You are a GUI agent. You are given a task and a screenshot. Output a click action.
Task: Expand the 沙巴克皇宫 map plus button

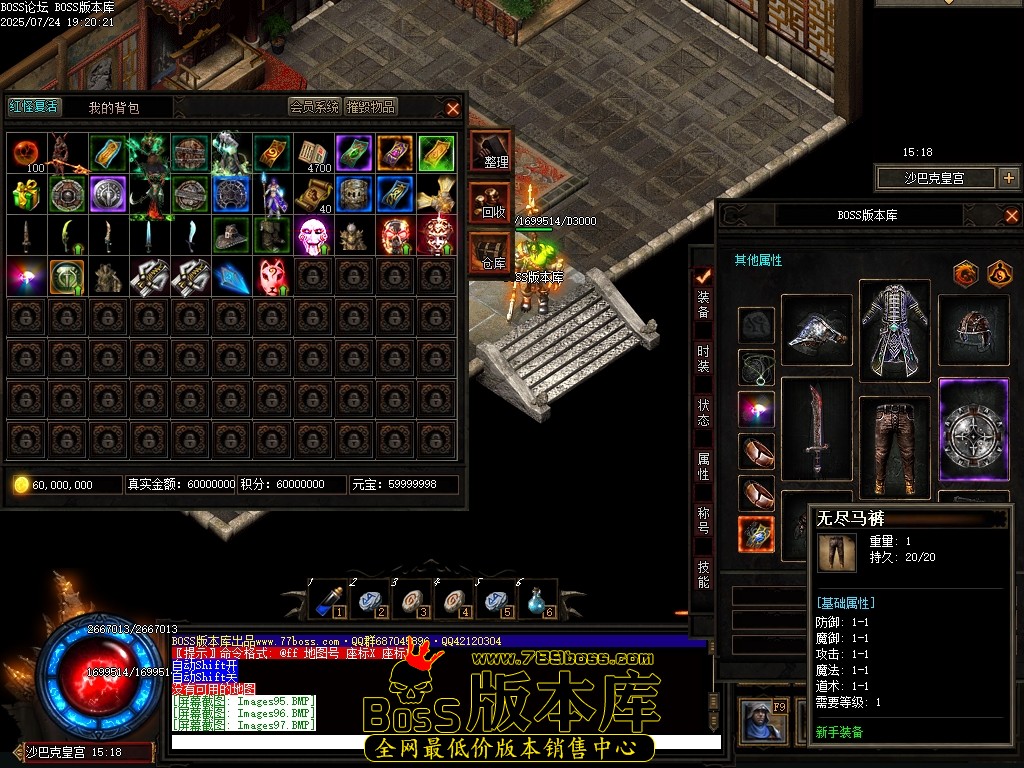[x=1008, y=178]
